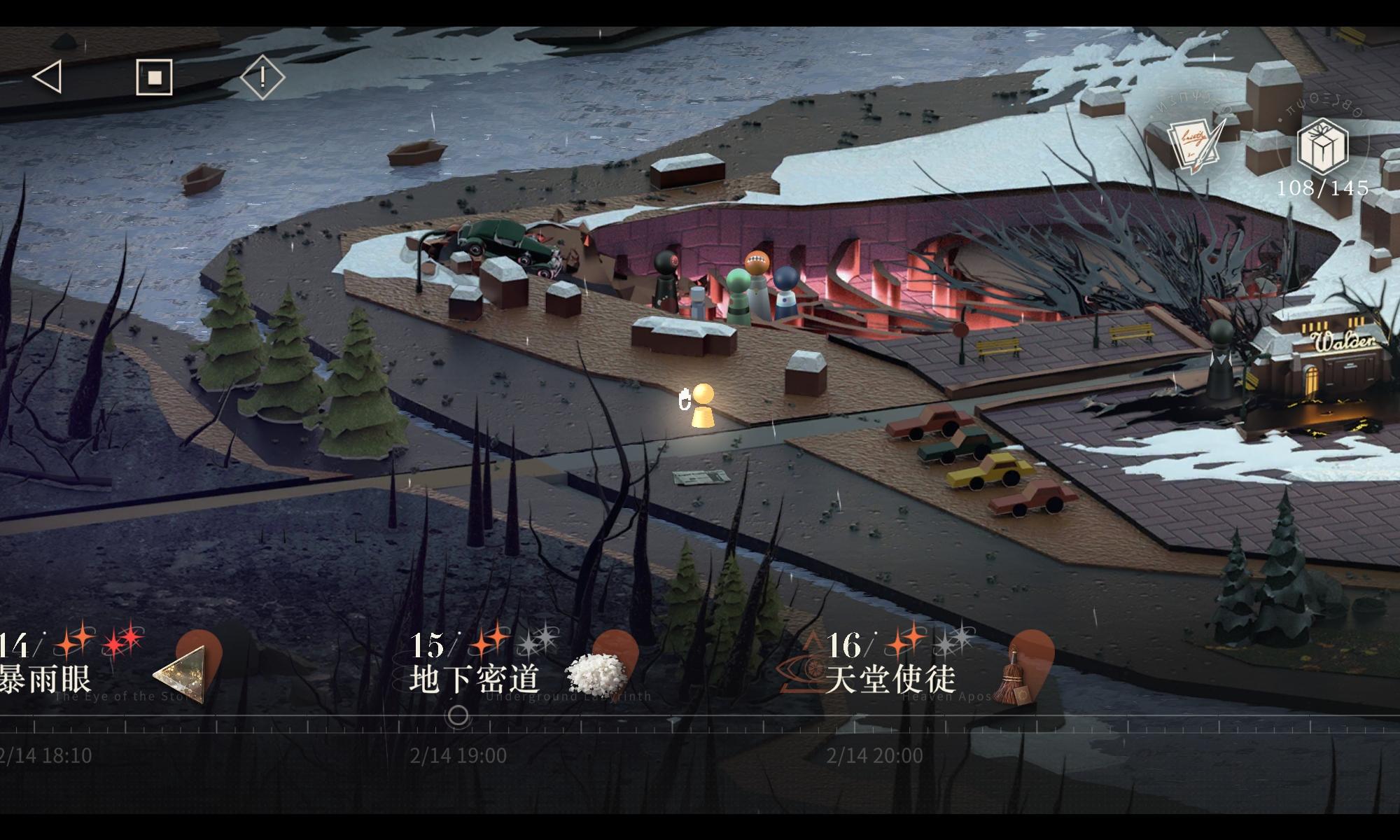Open the gift box collection icon
The image size is (1400, 840).
pos(1322,146)
